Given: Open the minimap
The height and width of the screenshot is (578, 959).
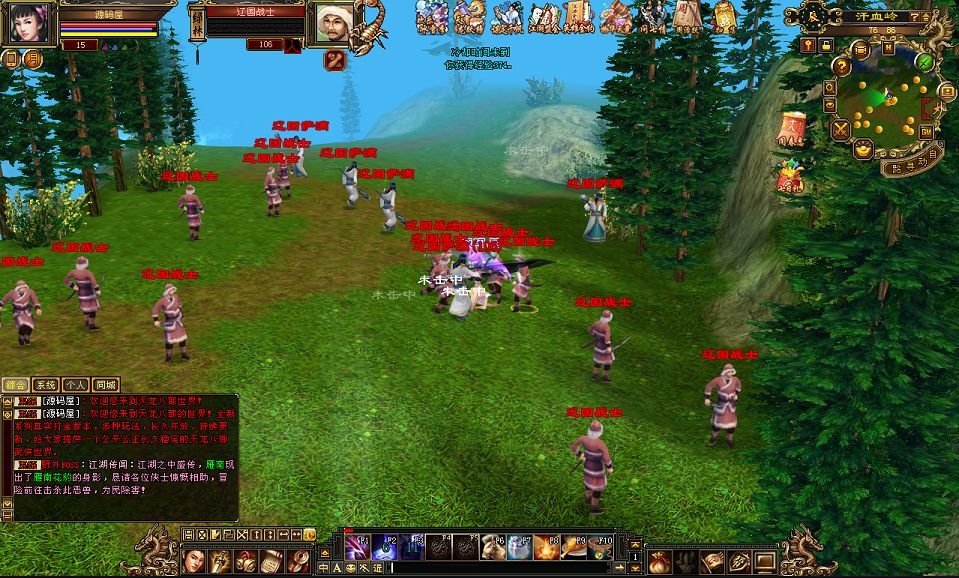Looking at the screenshot, I should click(x=882, y=103).
